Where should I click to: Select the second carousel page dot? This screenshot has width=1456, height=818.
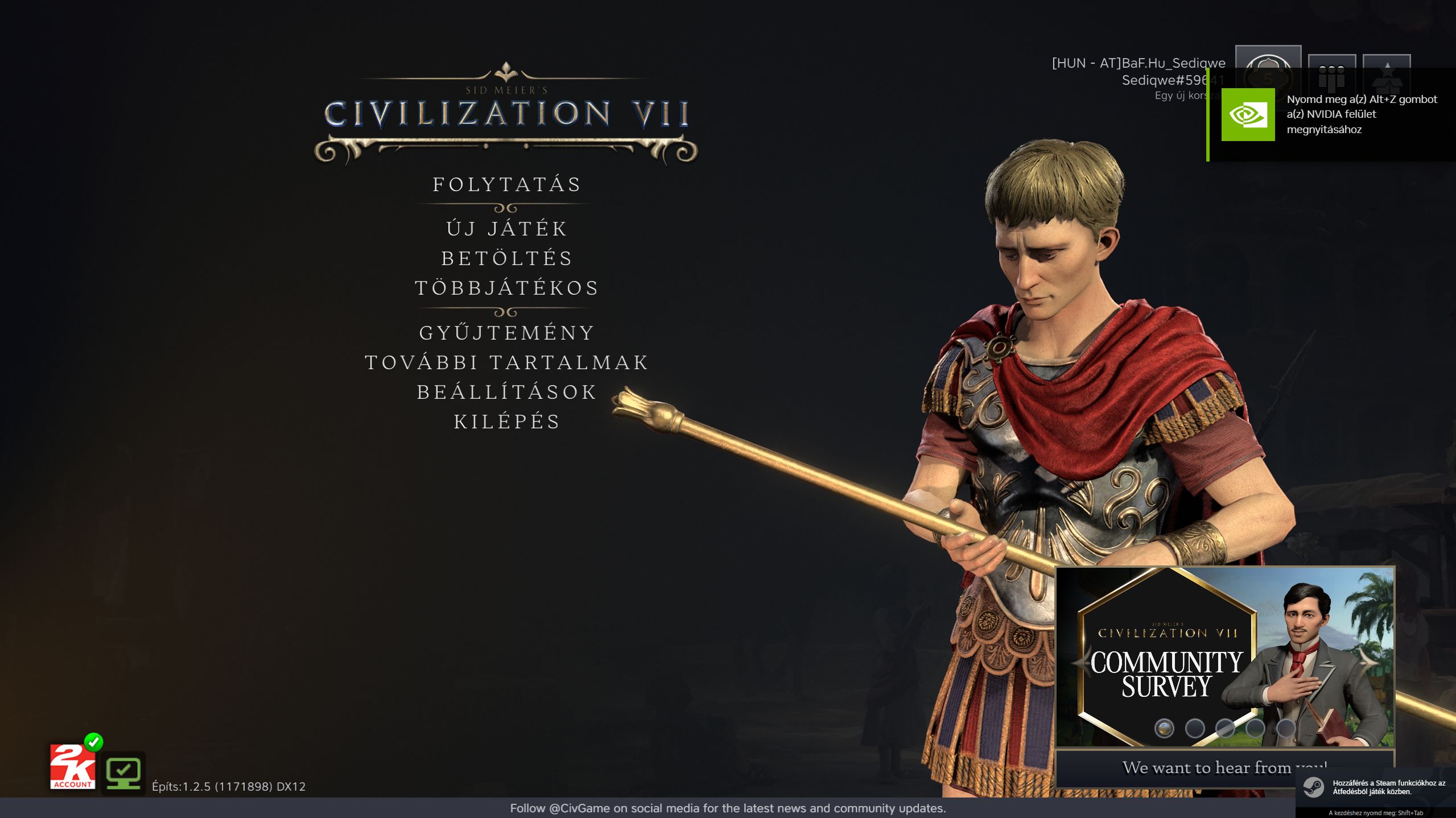(1194, 728)
